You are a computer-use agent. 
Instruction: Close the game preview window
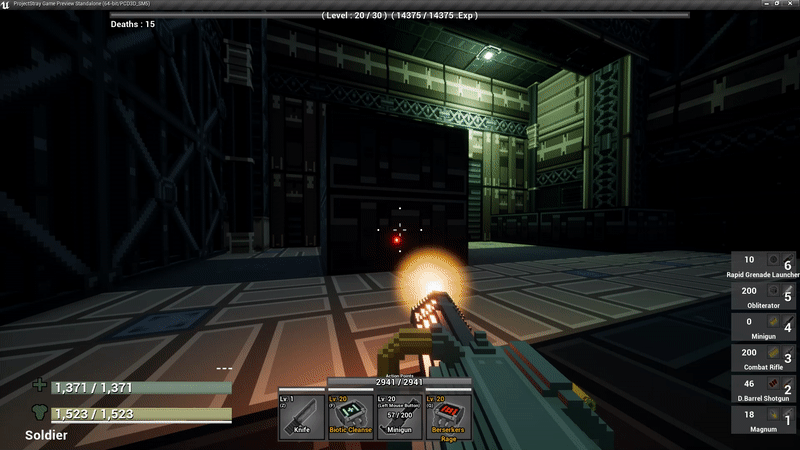pyautogui.click(x=790, y=5)
